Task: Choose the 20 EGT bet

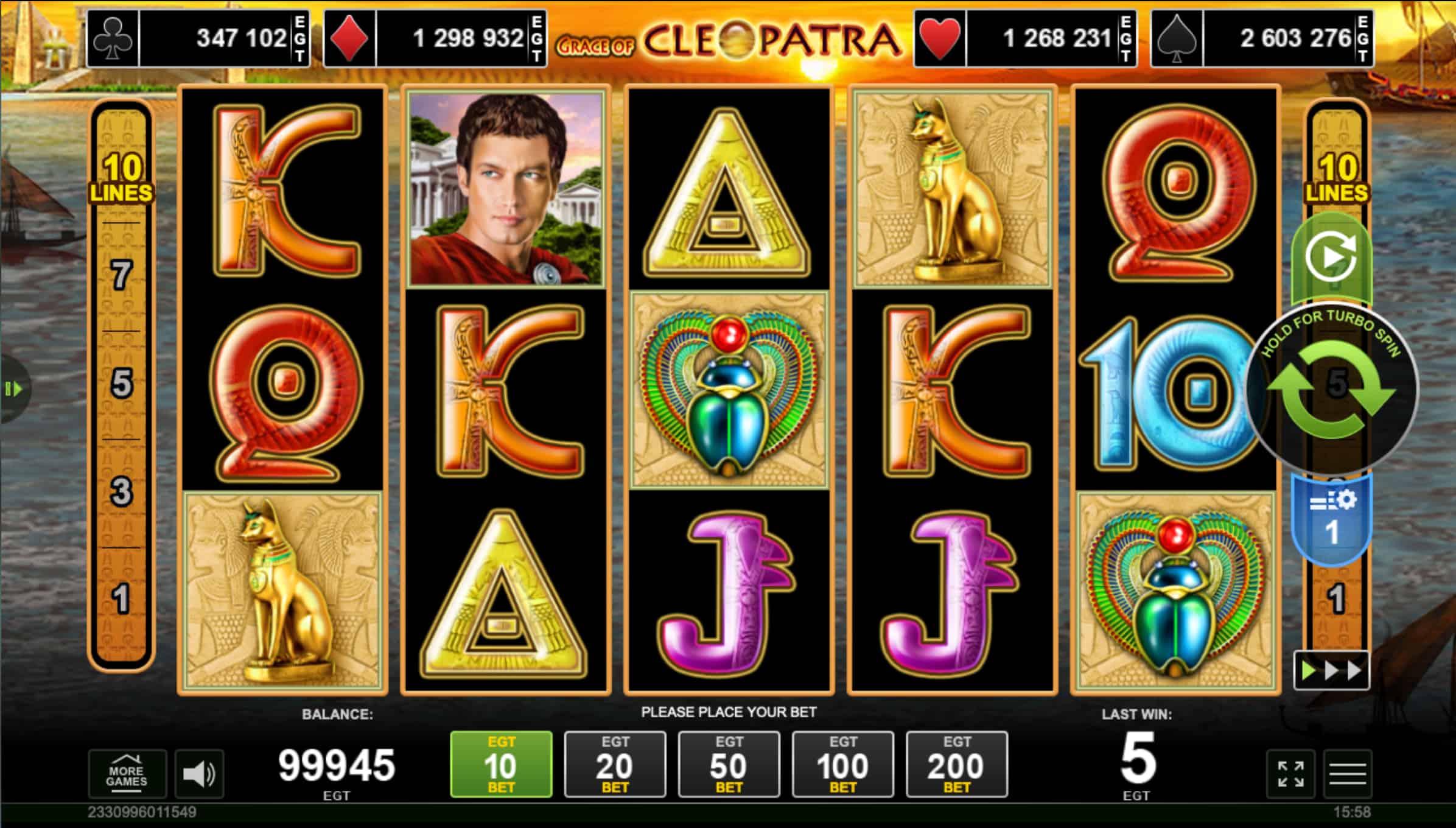Action: point(615,764)
